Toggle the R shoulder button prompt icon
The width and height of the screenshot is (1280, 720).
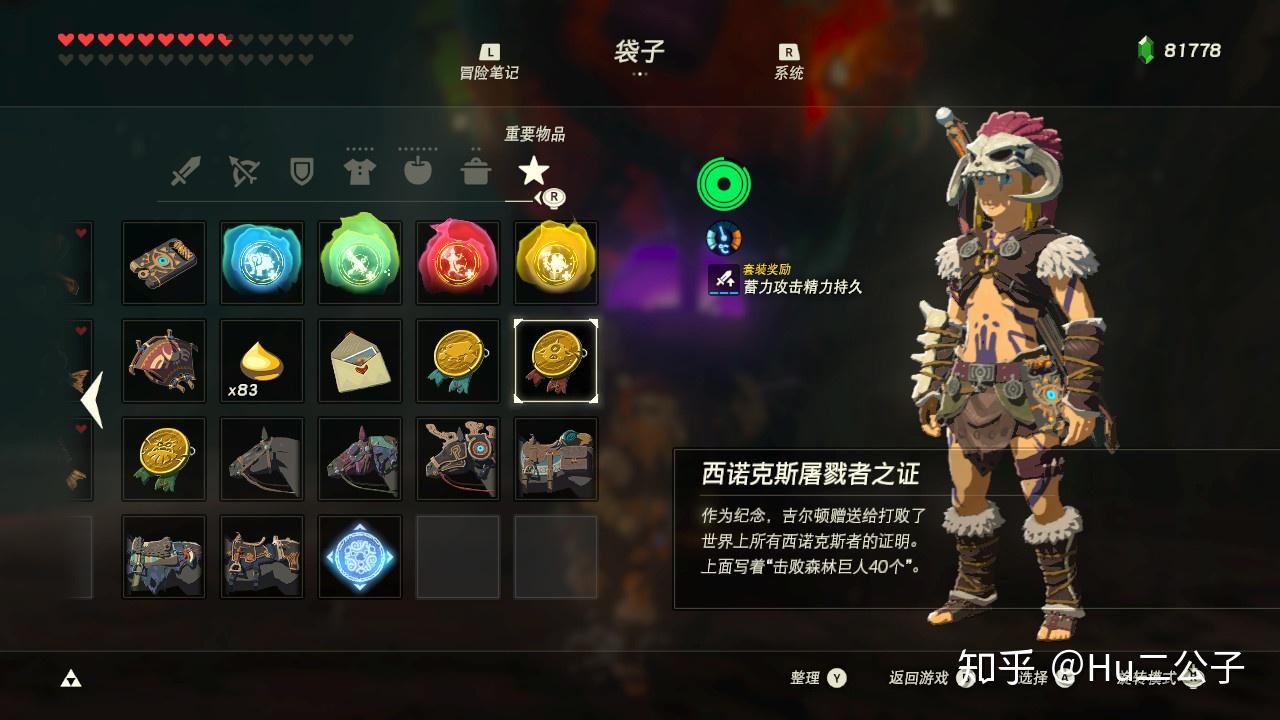click(553, 198)
